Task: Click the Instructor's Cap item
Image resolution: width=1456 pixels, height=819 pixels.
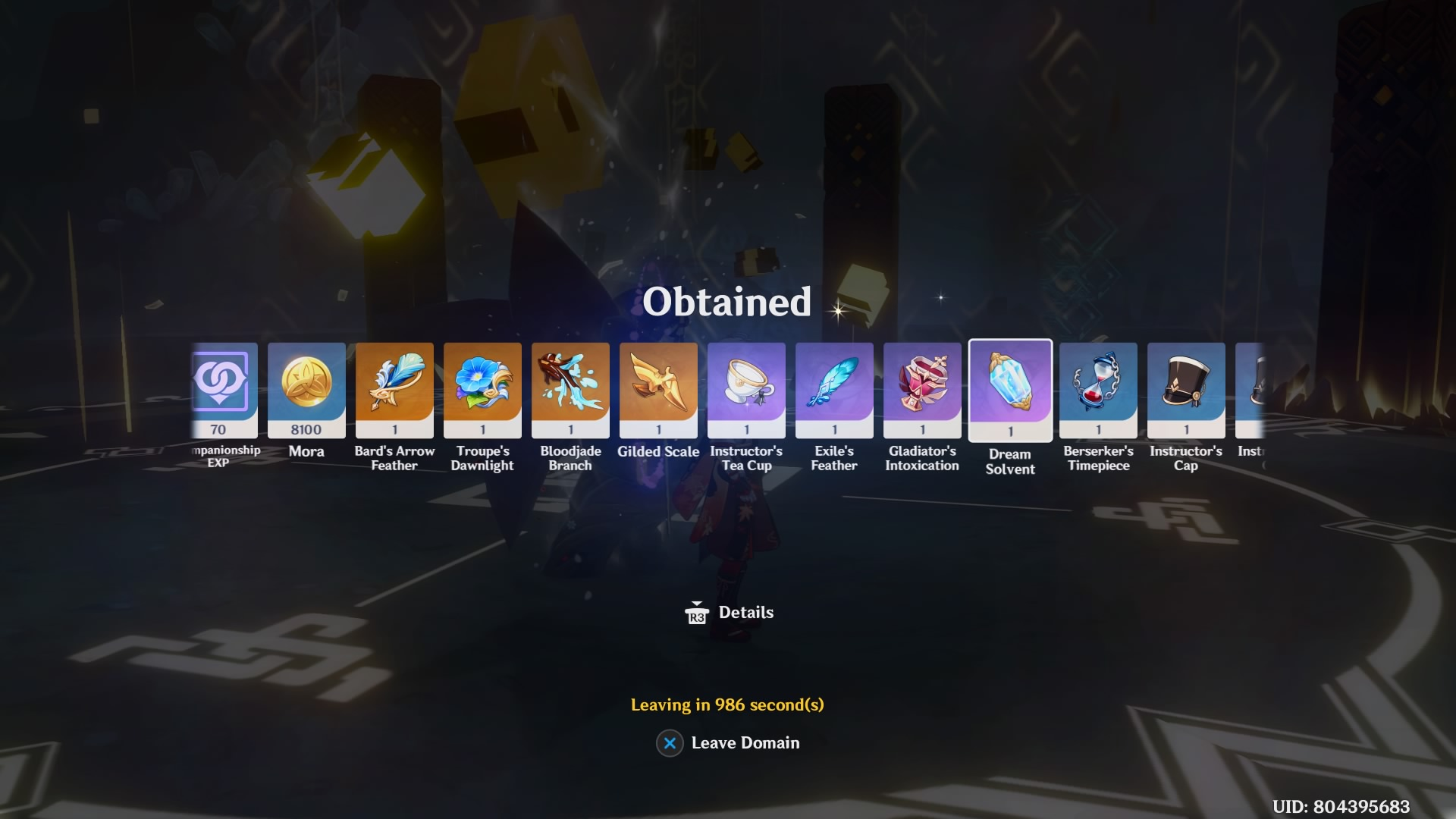Action: tap(1186, 389)
